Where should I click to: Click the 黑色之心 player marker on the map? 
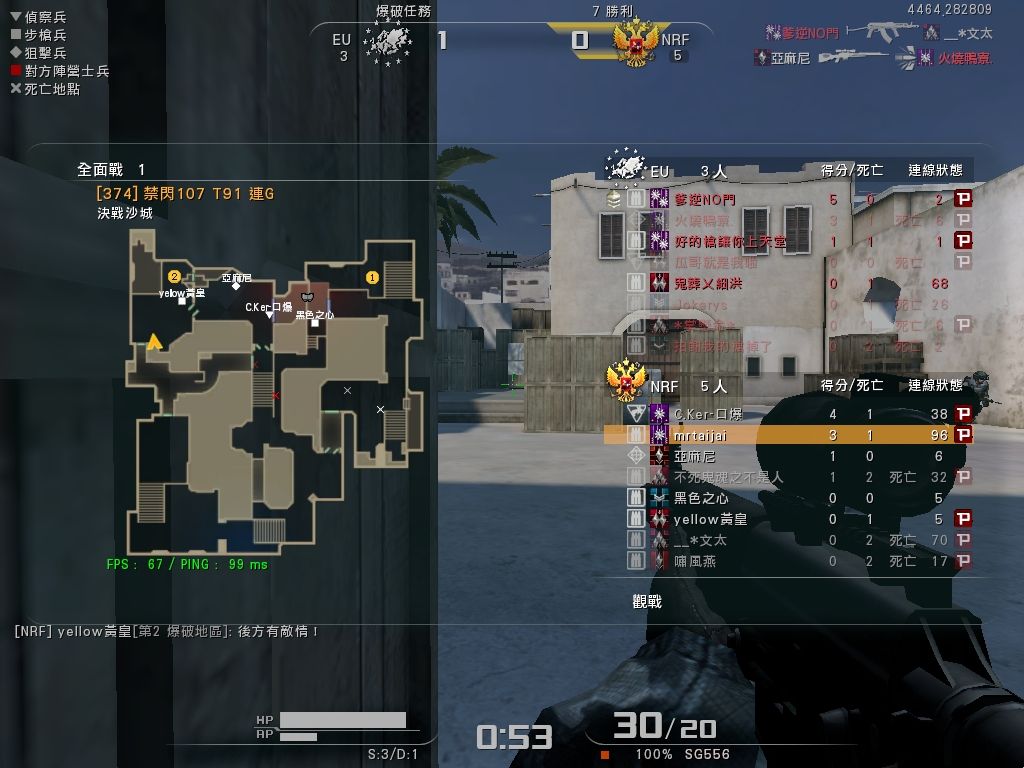click(x=315, y=323)
